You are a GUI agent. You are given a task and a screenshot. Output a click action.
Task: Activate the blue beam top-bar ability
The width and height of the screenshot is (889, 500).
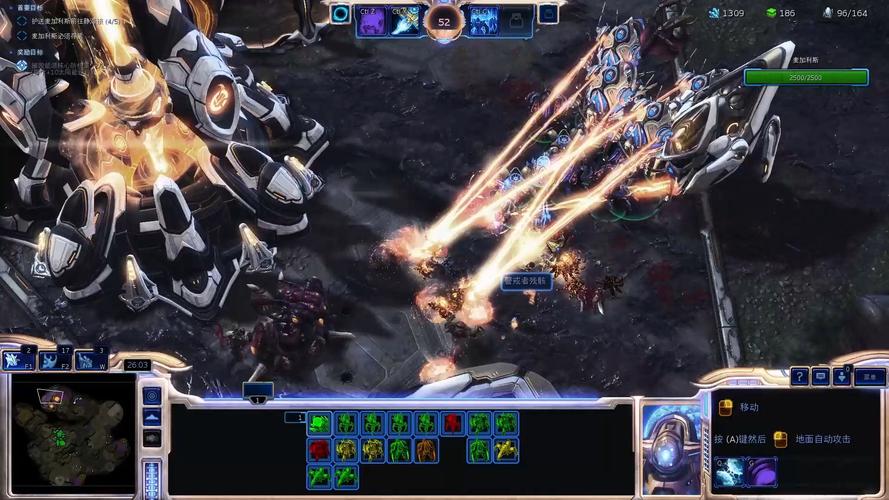click(x=405, y=19)
